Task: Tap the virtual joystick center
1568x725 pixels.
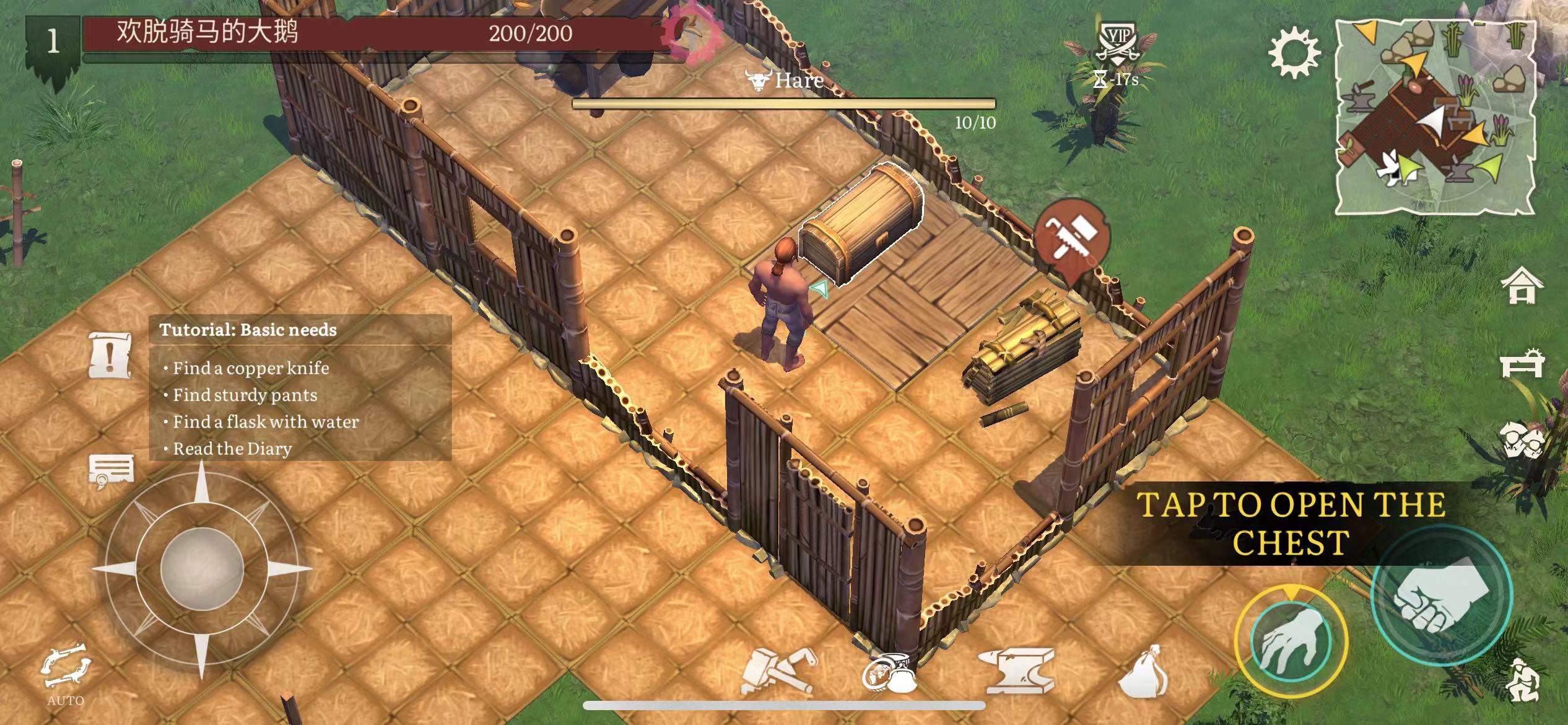Action: [x=201, y=569]
